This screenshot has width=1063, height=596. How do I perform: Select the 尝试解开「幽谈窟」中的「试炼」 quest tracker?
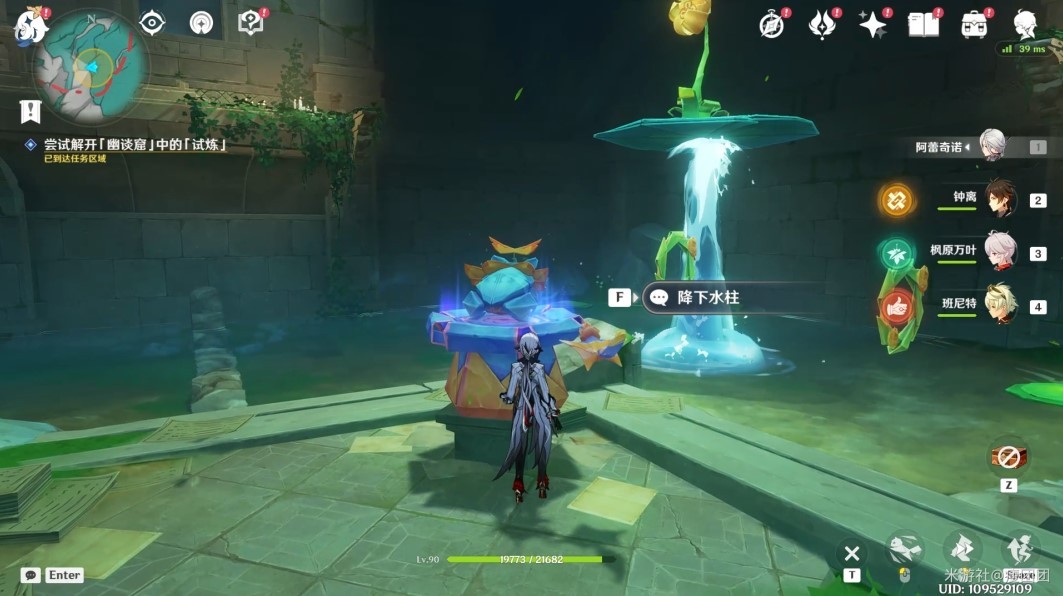coord(133,145)
